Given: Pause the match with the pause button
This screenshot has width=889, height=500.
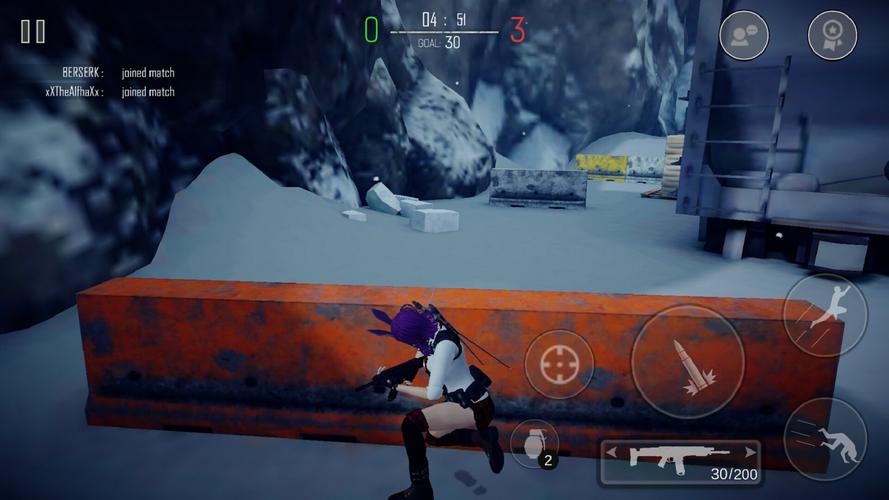Looking at the screenshot, I should pyautogui.click(x=33, y=32).
